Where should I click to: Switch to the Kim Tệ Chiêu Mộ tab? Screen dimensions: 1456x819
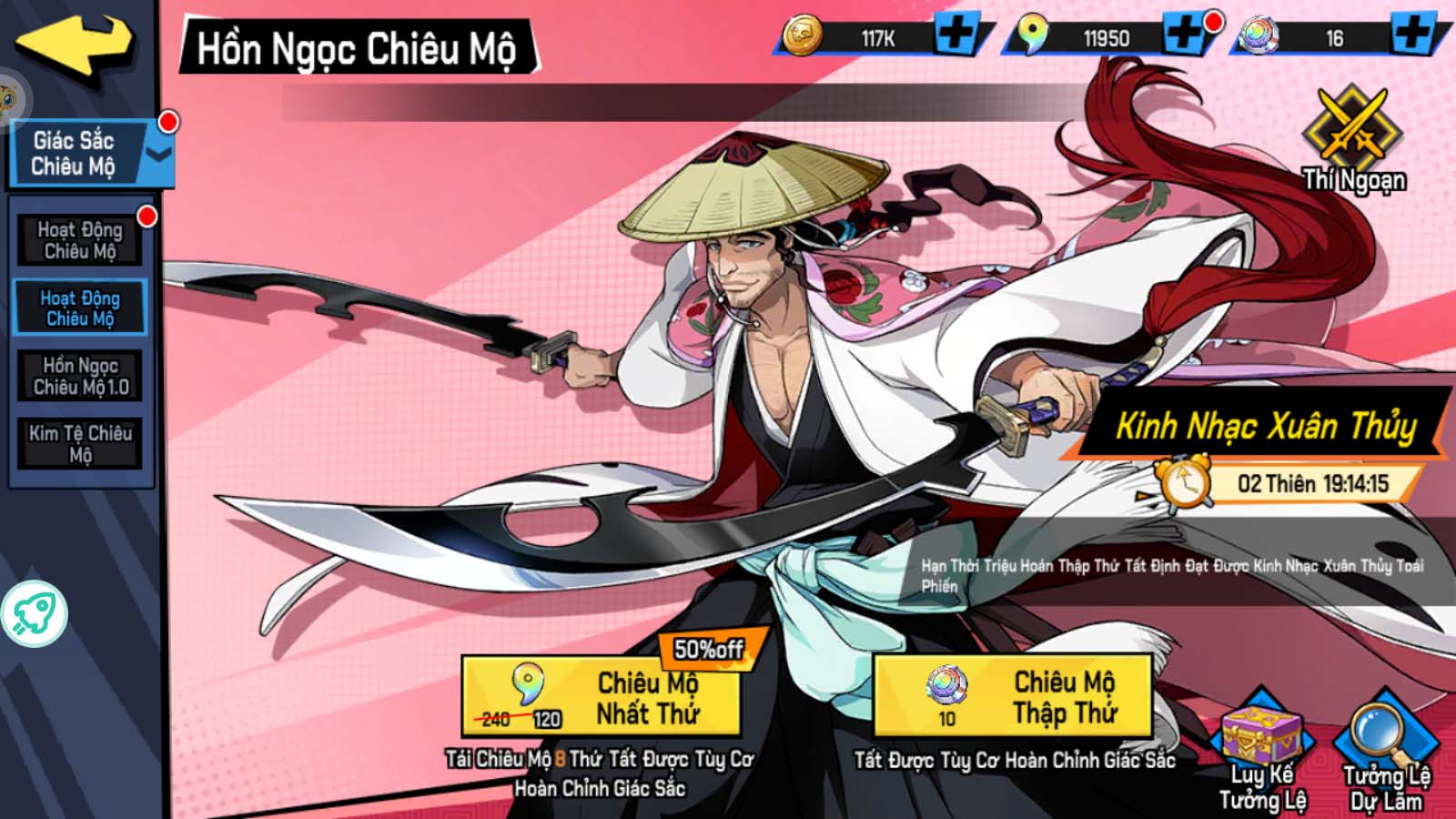click(81, 443)
